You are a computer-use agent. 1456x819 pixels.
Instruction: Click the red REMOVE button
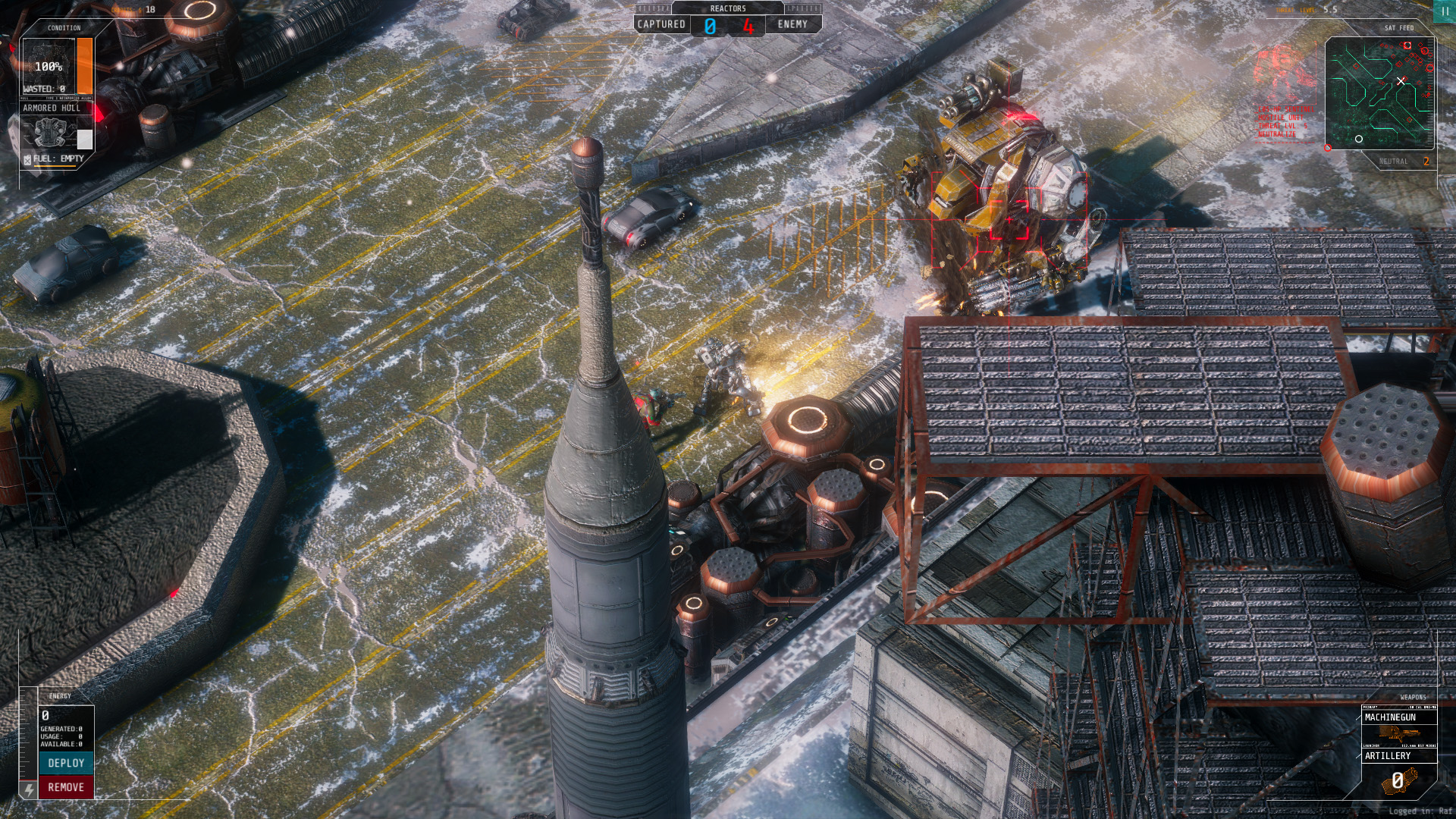pyautogui.click(x=66, y=787)
